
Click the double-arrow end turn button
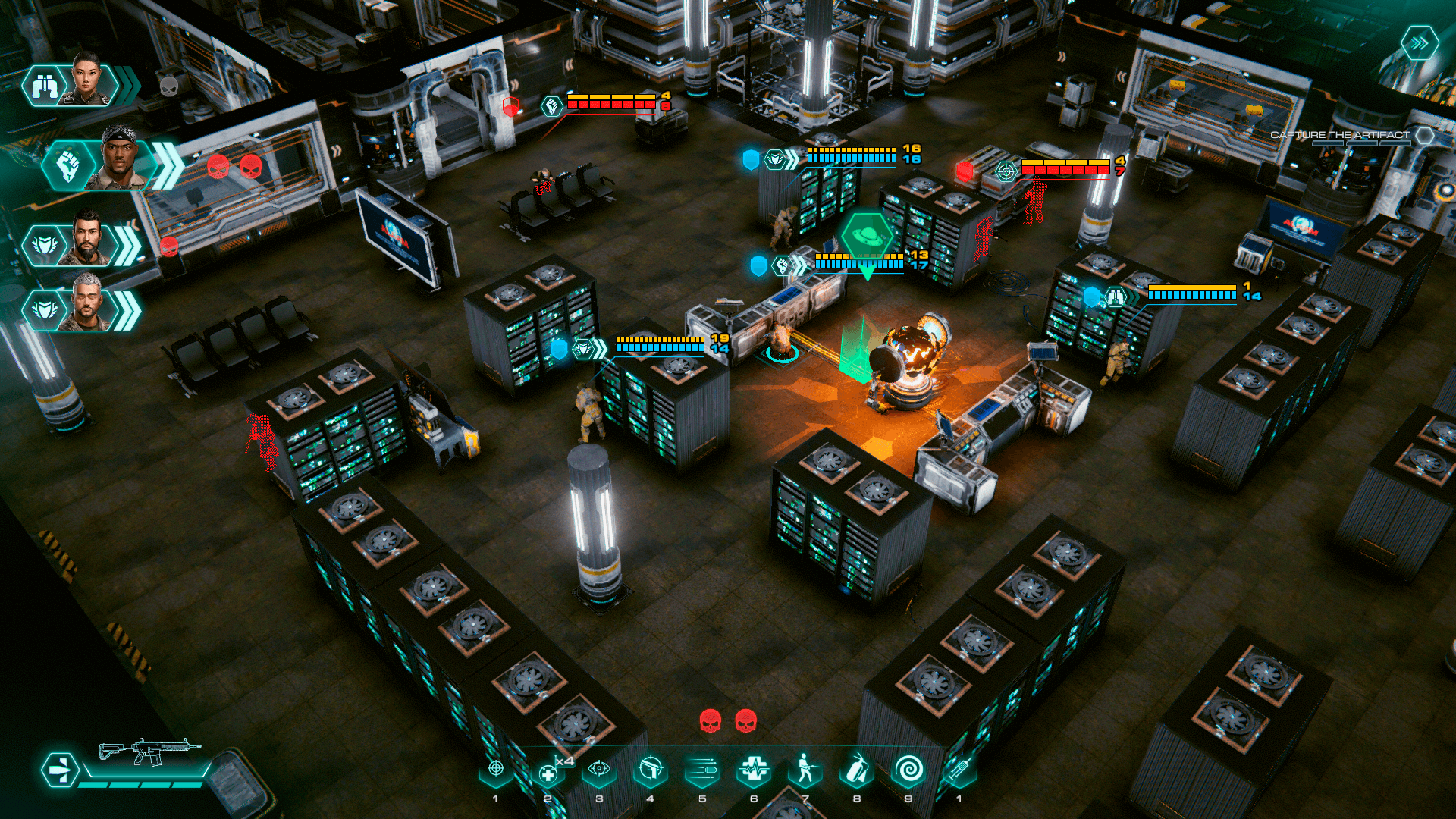1419,43
